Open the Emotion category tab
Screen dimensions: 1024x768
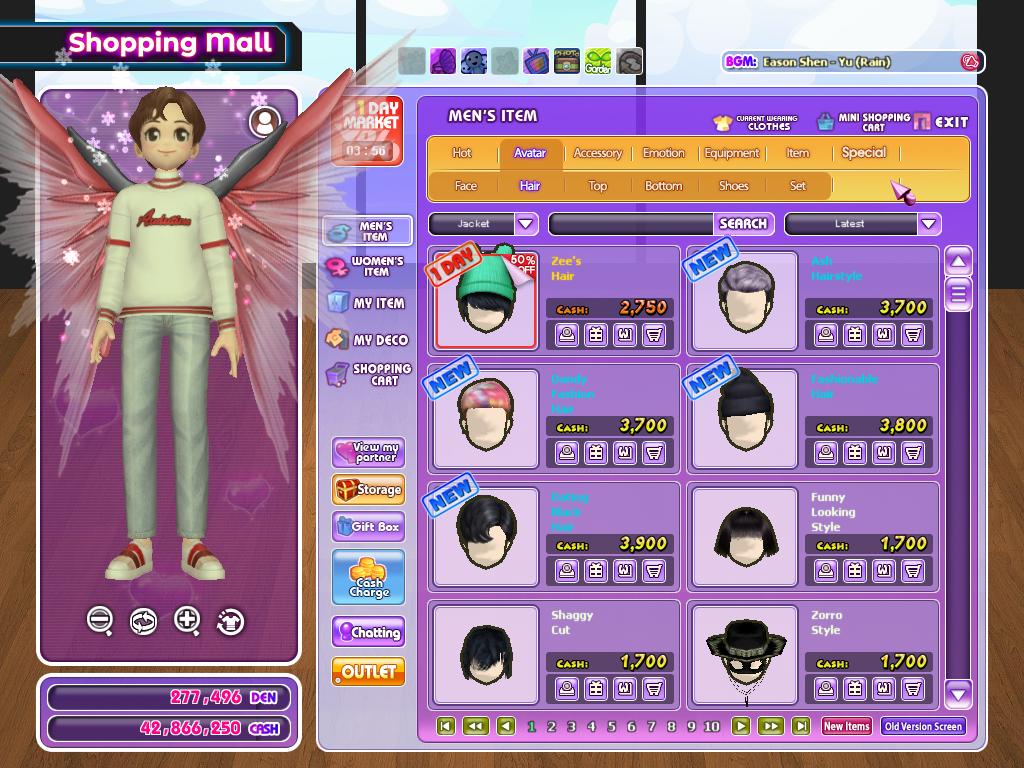(663, 153)
